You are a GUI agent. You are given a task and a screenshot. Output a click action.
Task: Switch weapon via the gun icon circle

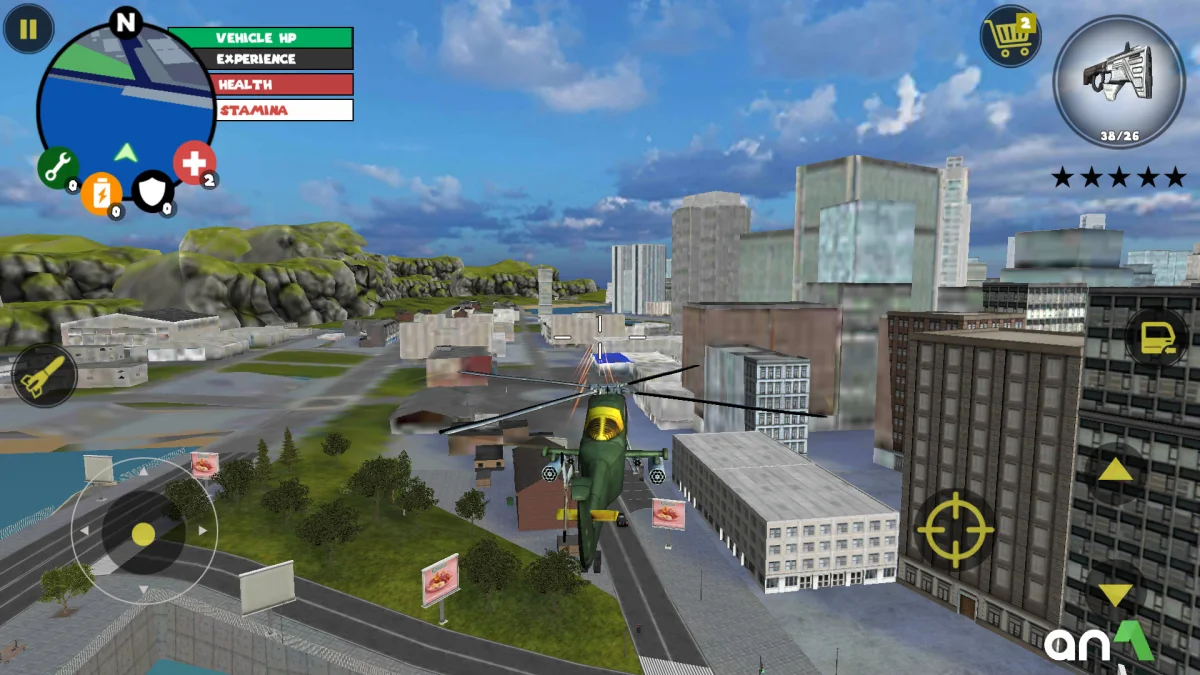1119,81
